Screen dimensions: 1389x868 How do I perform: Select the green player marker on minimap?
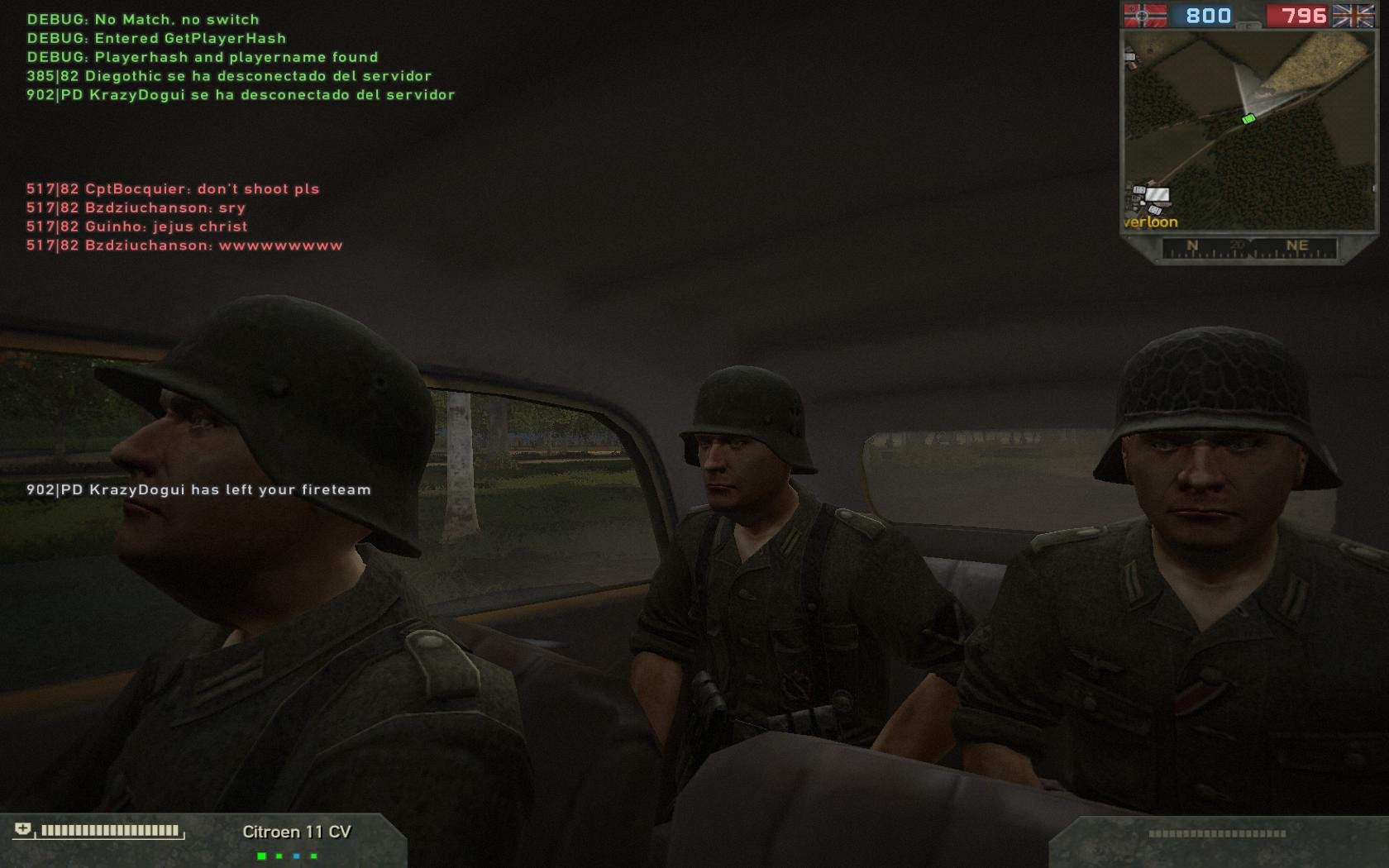(x=1248, y=119)
